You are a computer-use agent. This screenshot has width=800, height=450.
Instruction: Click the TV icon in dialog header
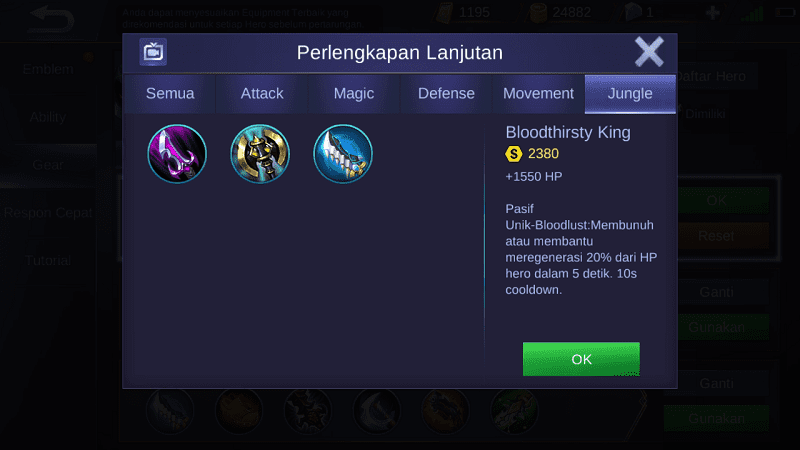click(153, 52)
